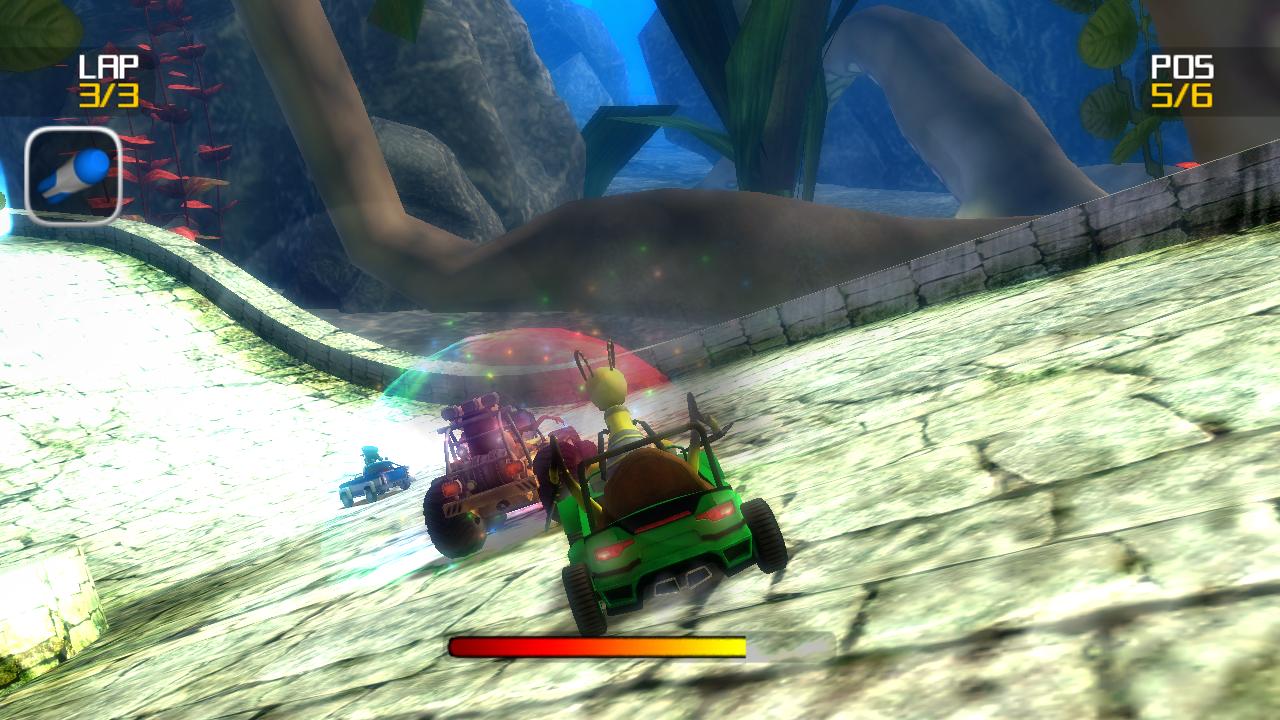Click the red-yellow boost bar at bottom
The width and height of the screenshot is (1280, 720).
(x=595, y=646)
